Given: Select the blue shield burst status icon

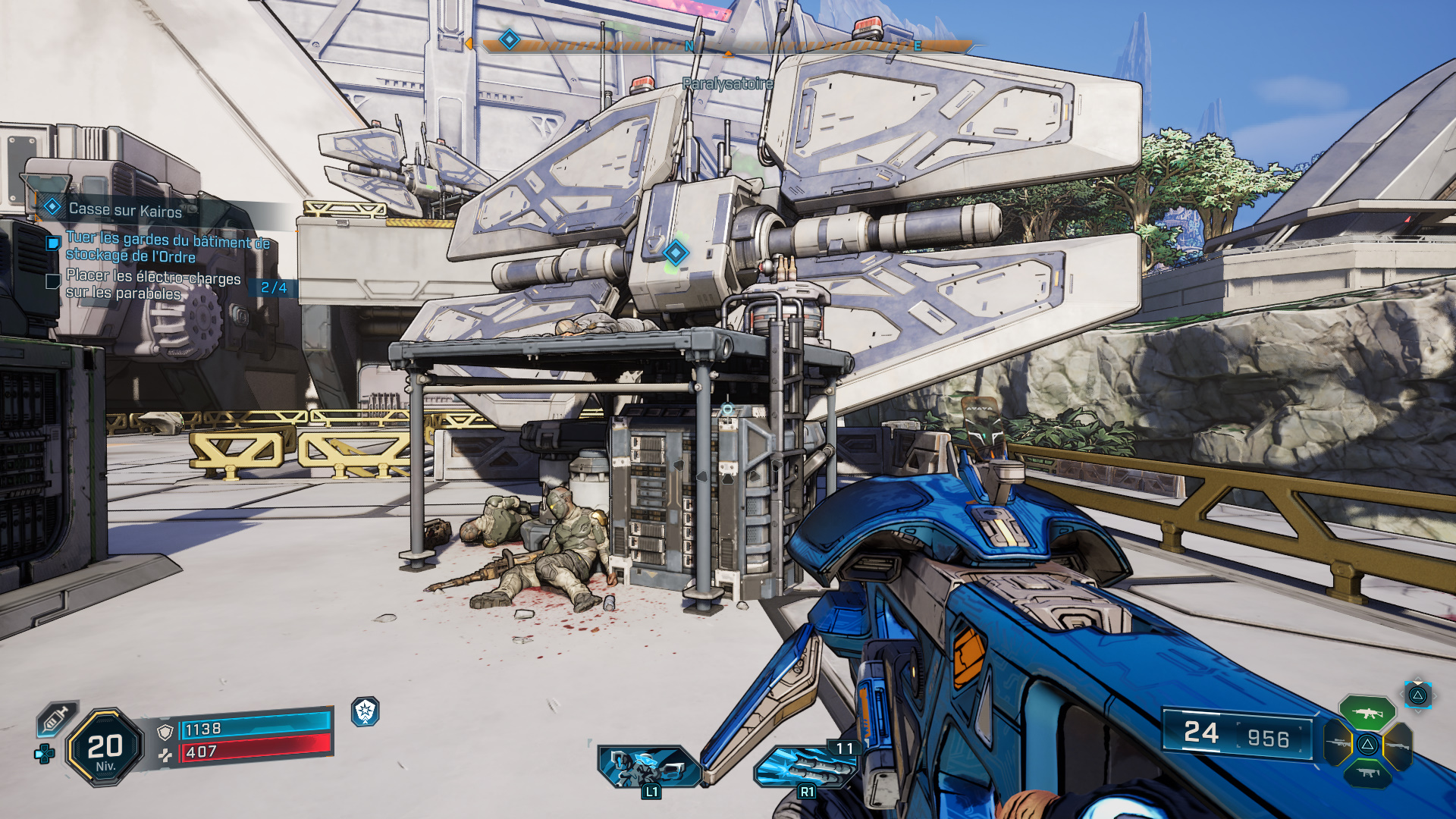Looking at the screenshot, I should pyautogui.click(x=366, y=711).
